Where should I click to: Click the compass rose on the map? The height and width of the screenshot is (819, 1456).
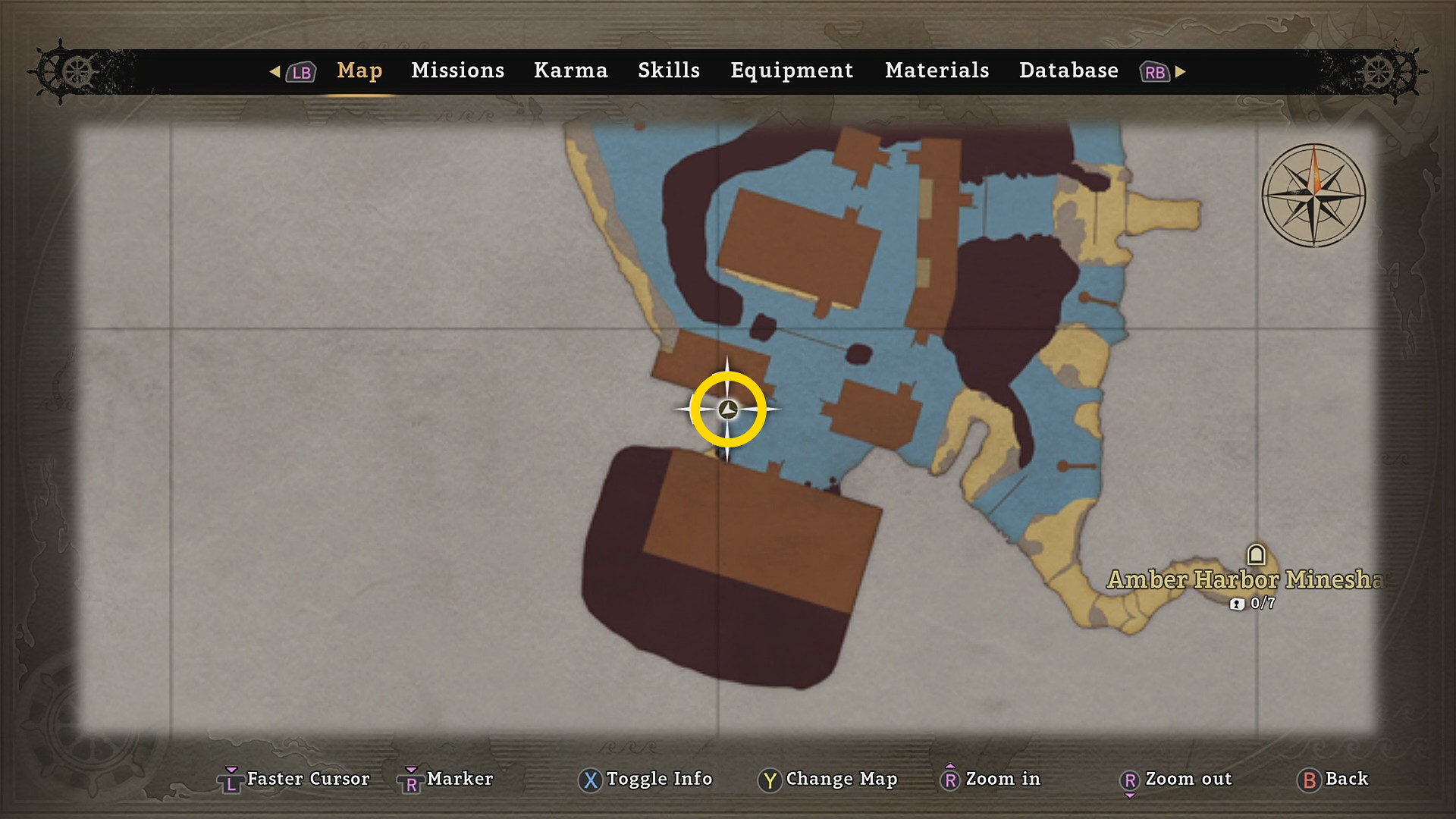[x=1313, y=196]
